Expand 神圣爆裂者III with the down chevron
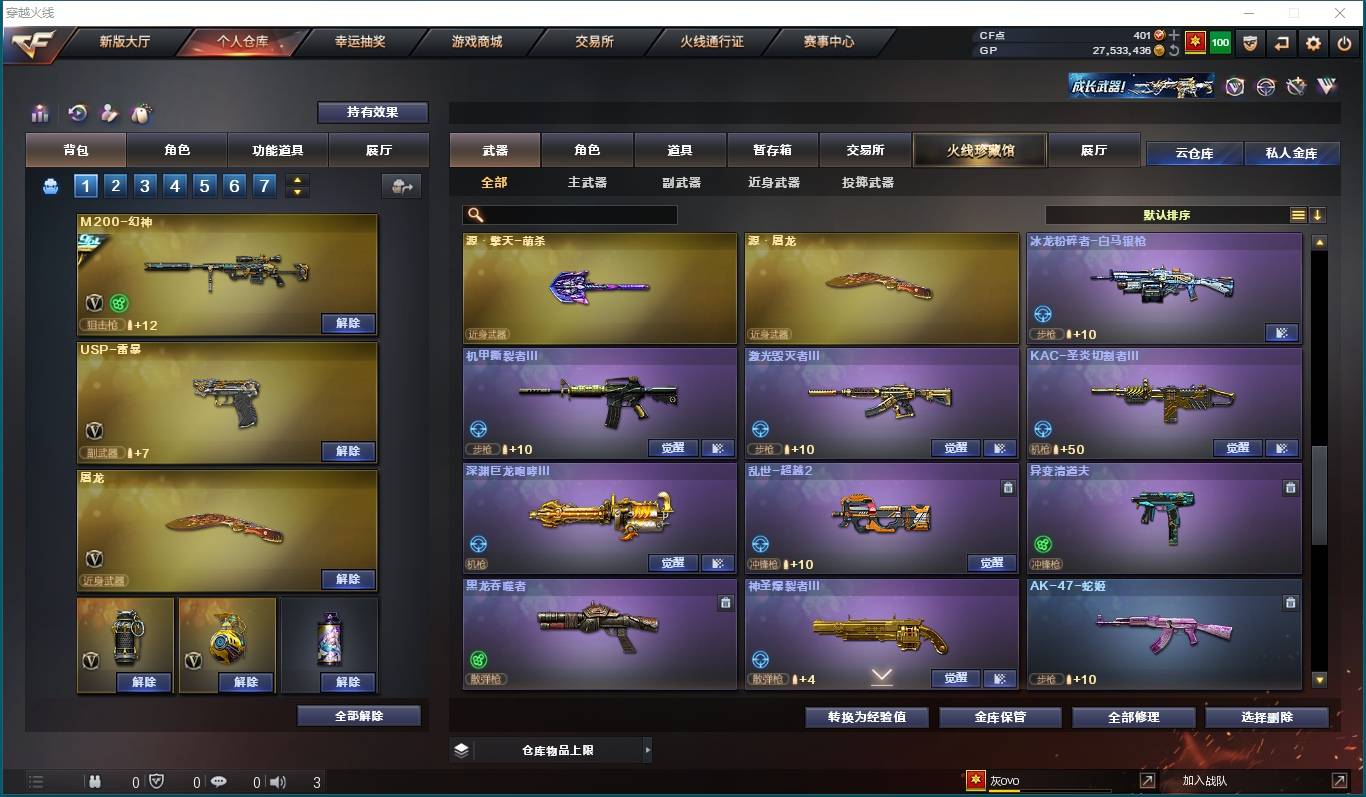 [x=881, y=677]
